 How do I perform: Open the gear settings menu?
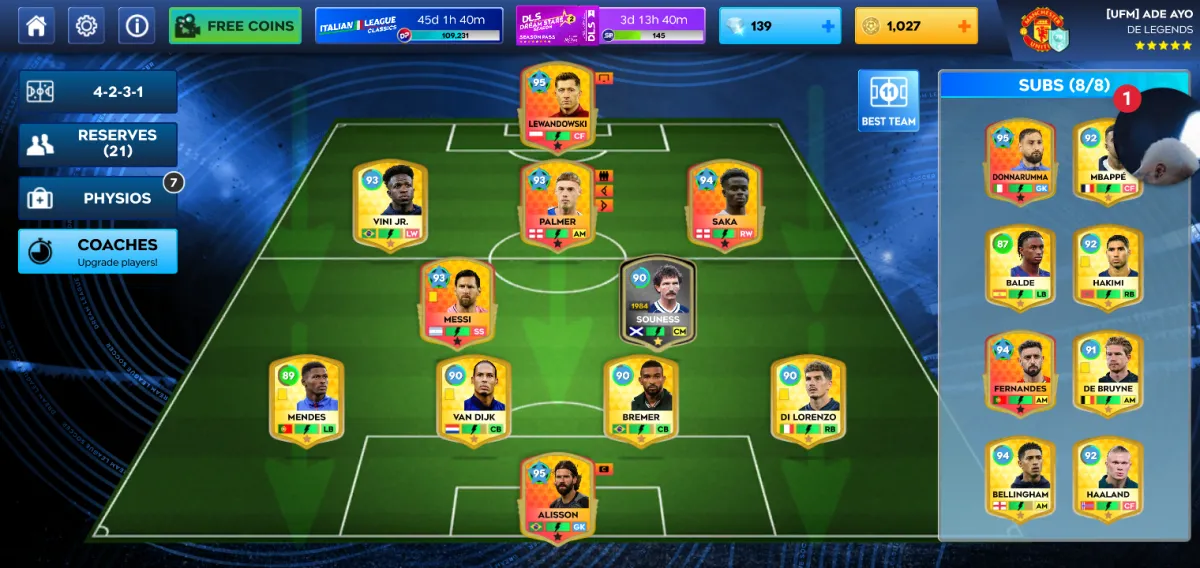tap(86, 26)
